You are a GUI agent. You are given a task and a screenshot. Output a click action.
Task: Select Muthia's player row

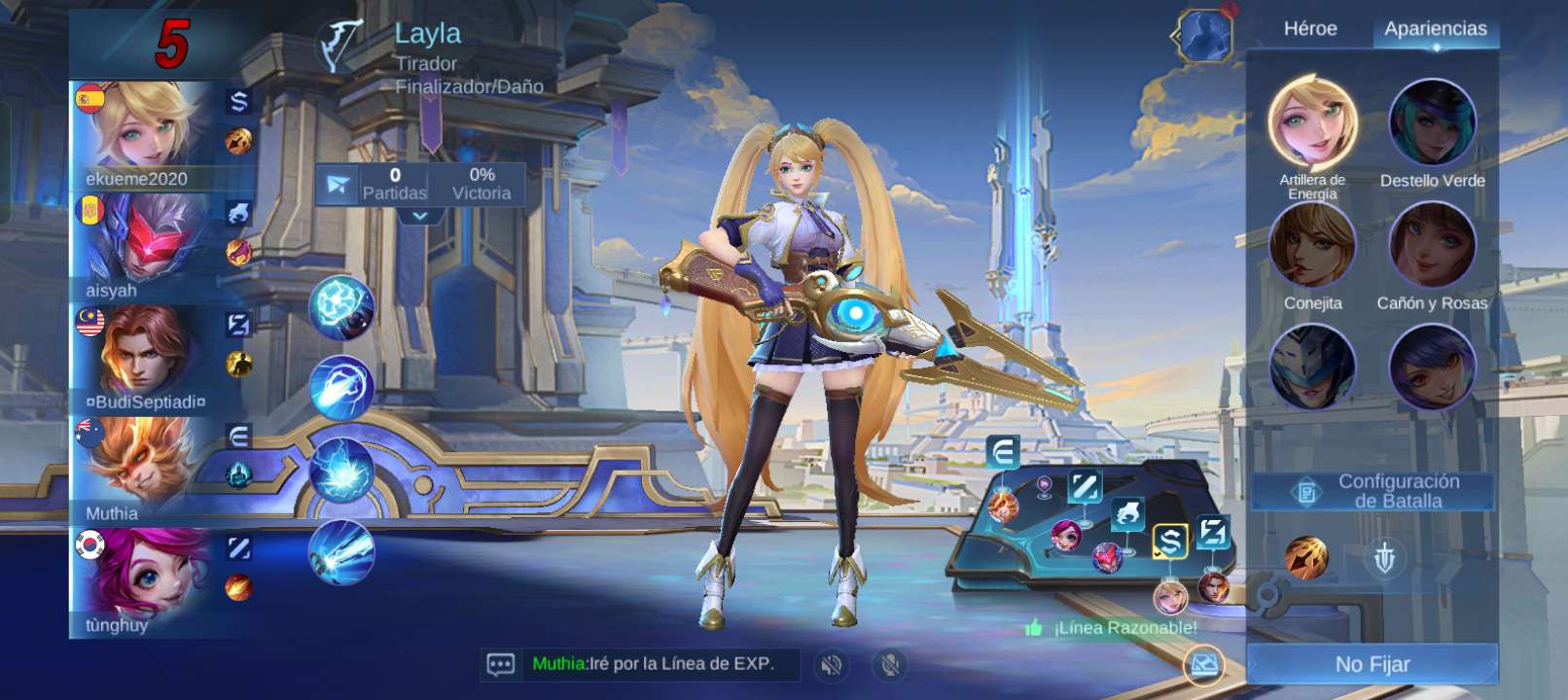[x=146, y=472]
